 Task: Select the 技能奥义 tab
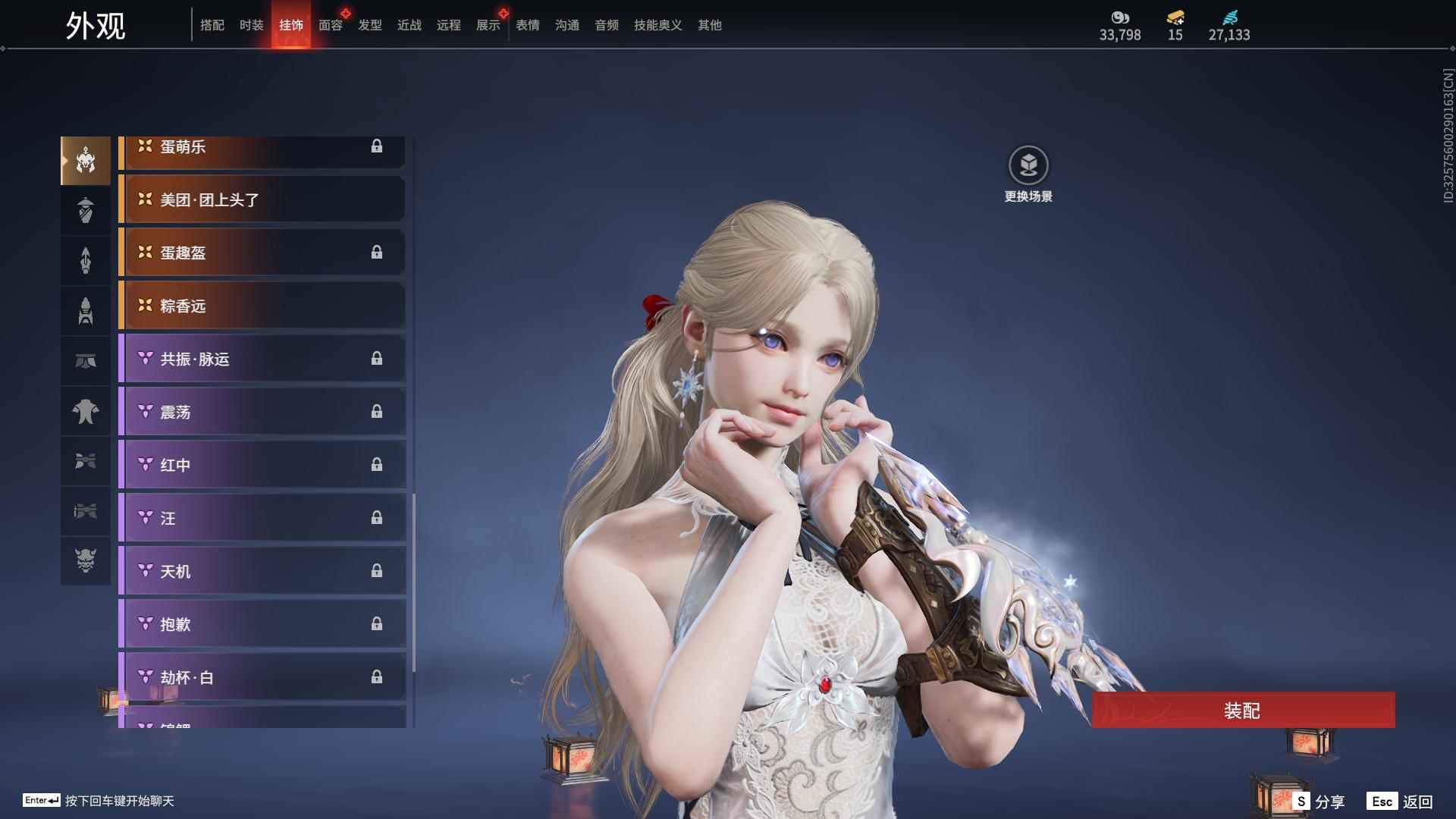point(658,25)
